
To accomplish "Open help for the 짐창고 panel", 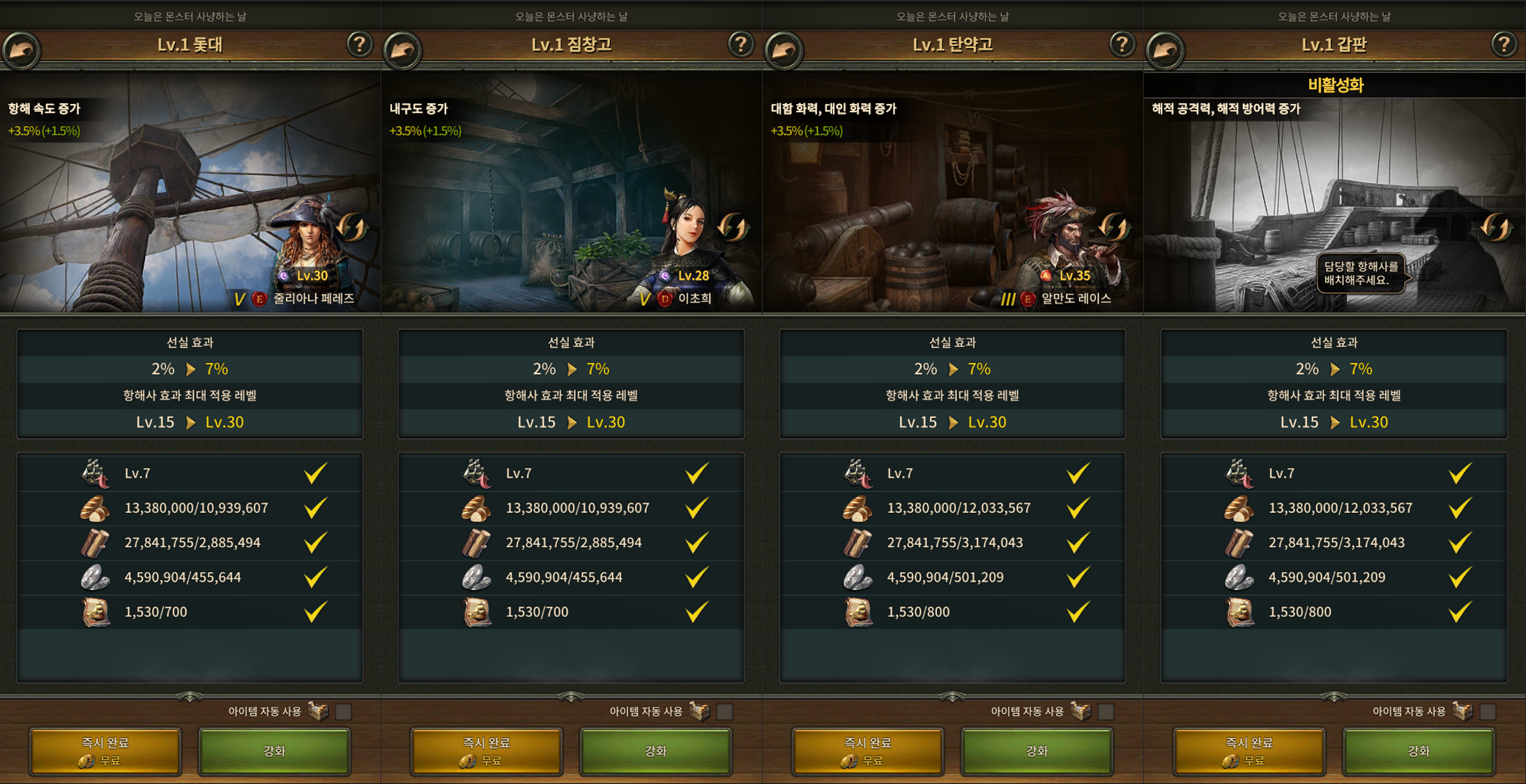I will 740,45.
